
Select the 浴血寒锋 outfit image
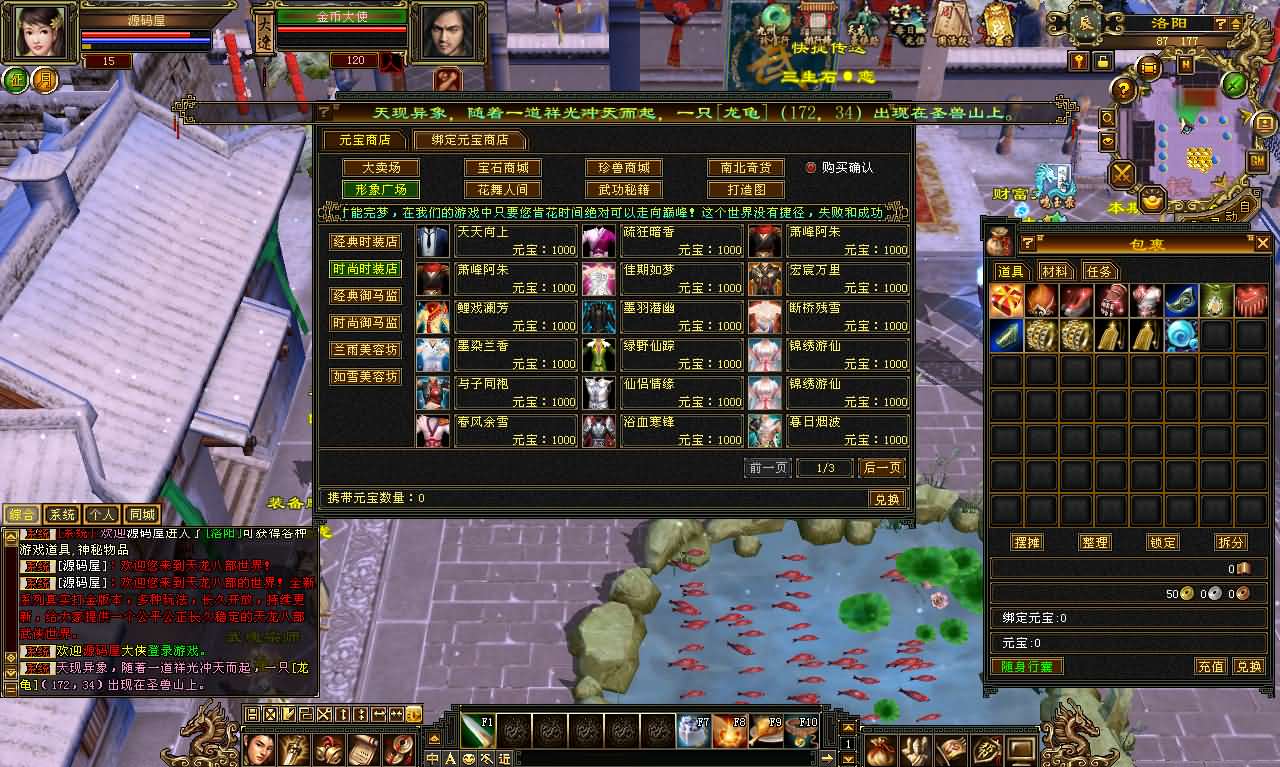tap(598, 430)
